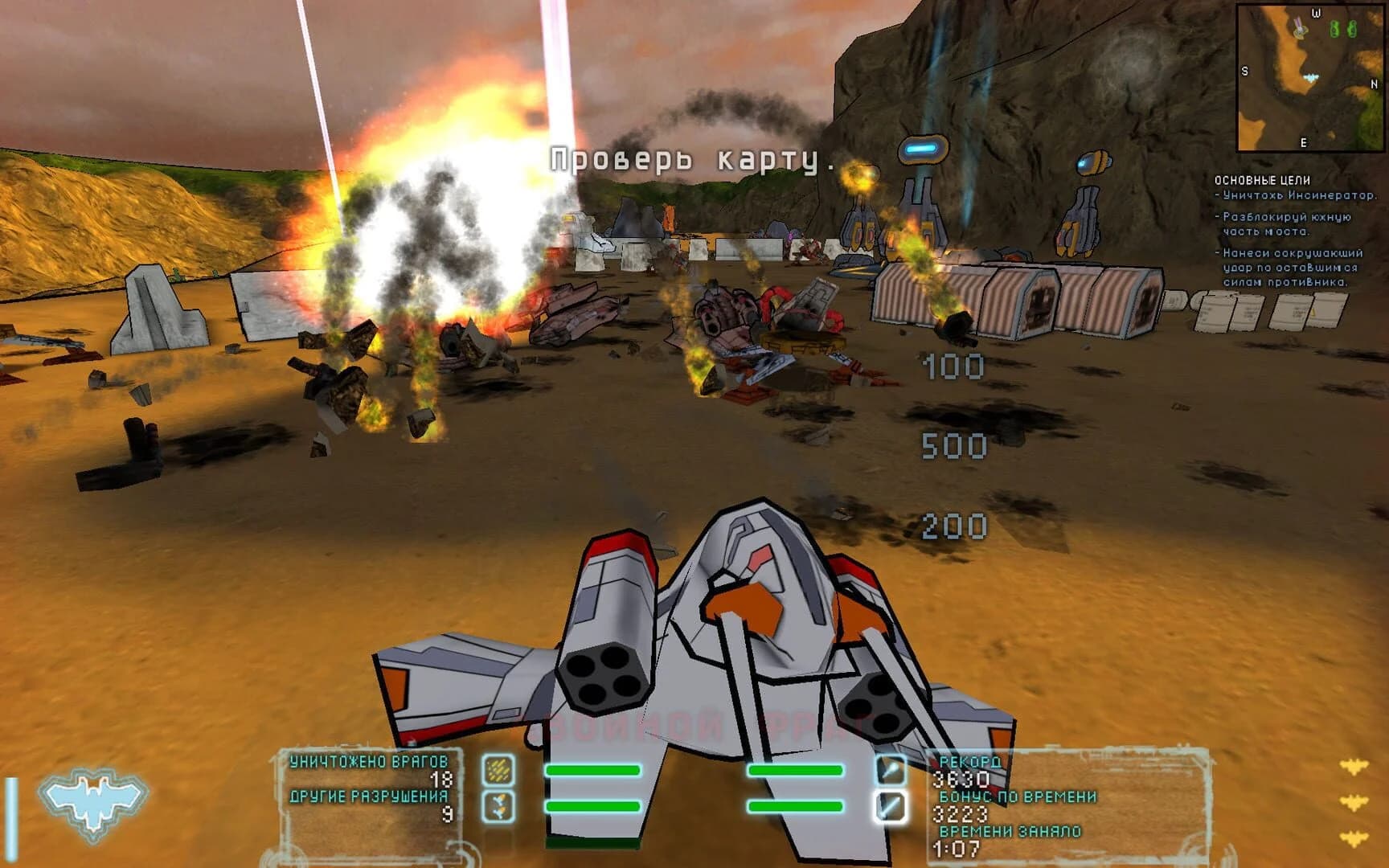Image resolution: width=1389 pixels, height=868 pixels.
Task: Click the dart weapon icon on the right
Action: pos(891,770)
